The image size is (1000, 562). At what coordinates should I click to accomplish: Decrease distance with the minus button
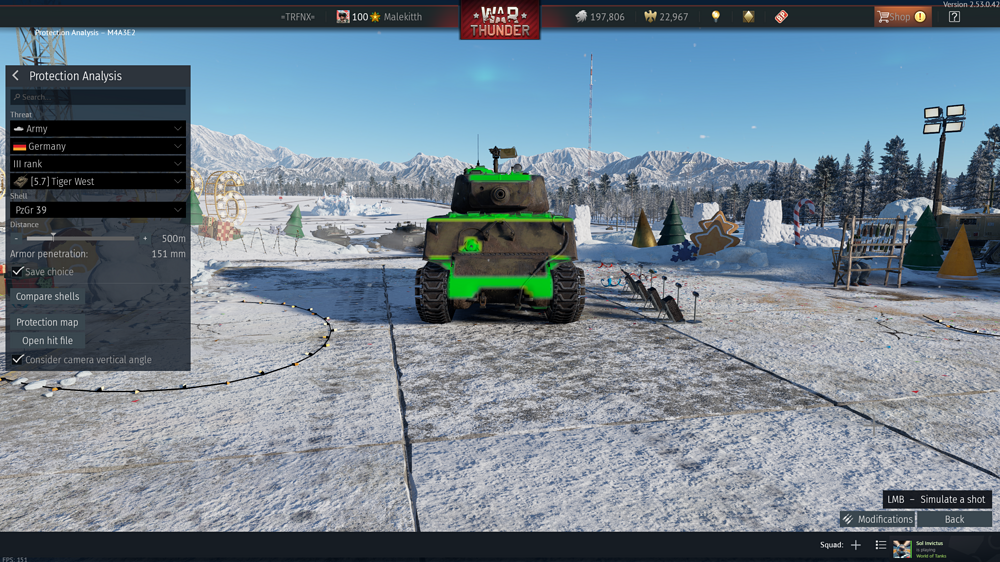tap(16, 239)
